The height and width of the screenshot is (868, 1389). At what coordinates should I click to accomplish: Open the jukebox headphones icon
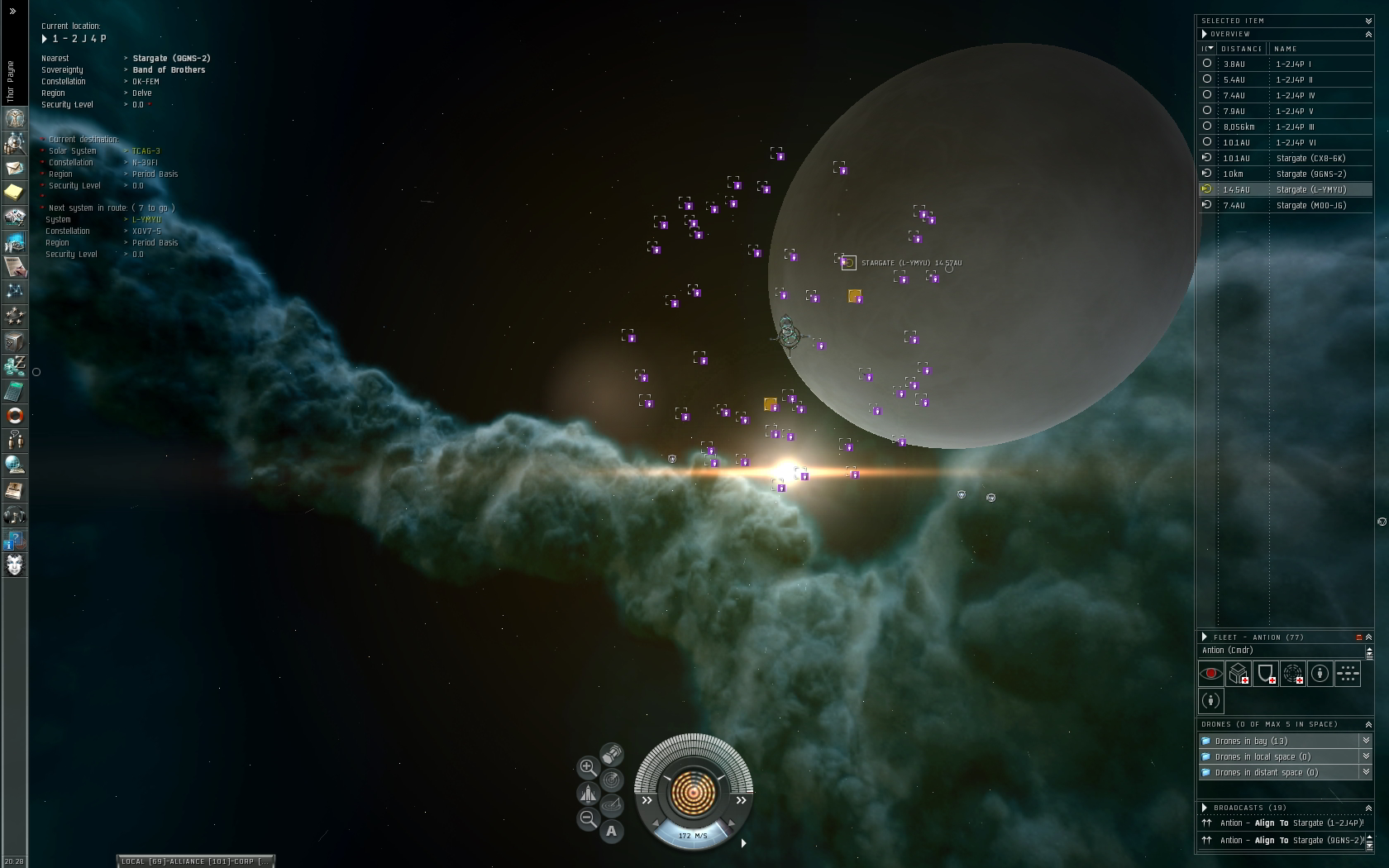15,516
